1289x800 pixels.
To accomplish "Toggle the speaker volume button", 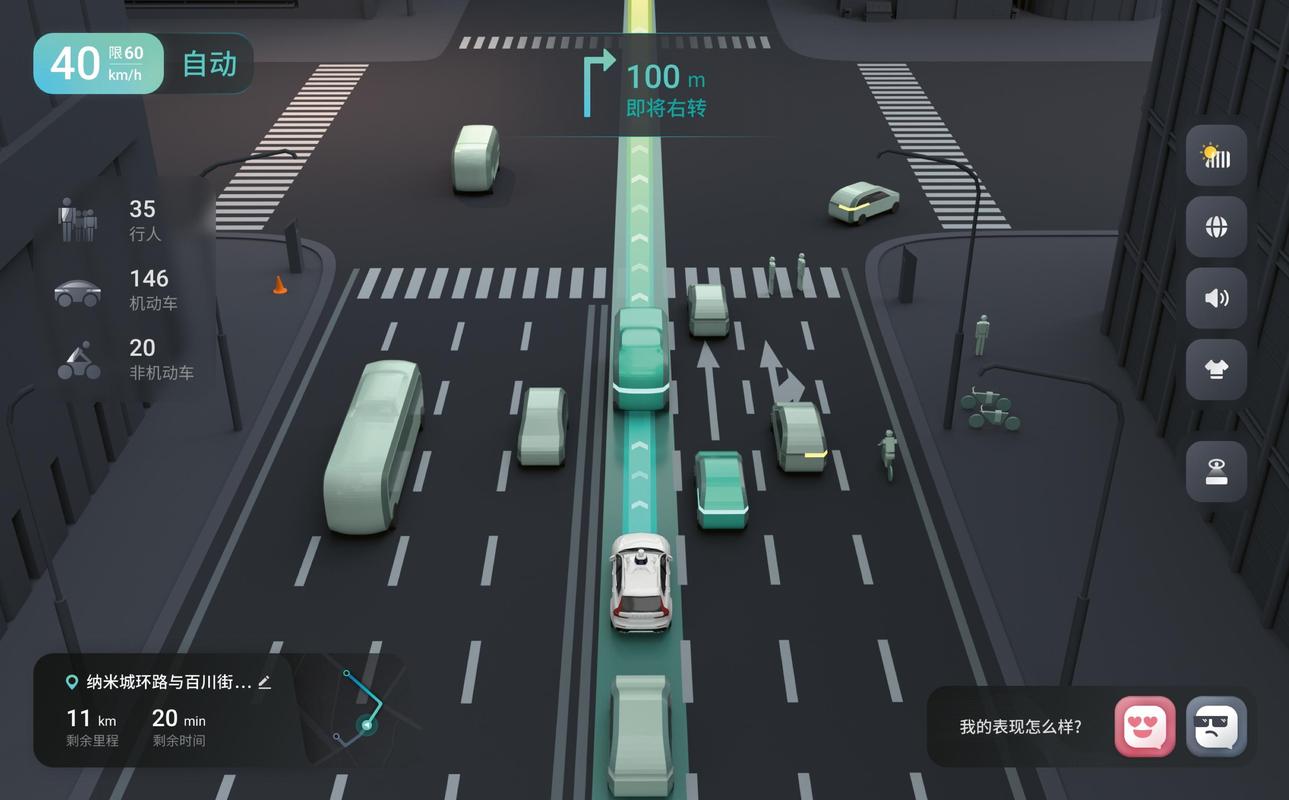I will (1216, 298).
